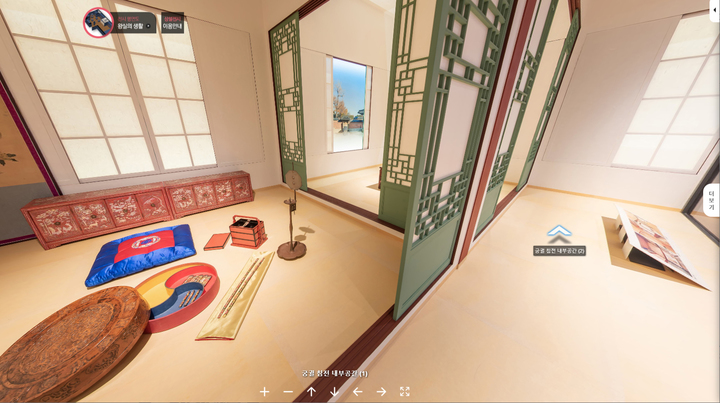
Task: Zoom in with the plus button
Action: (x=264, y=392)
